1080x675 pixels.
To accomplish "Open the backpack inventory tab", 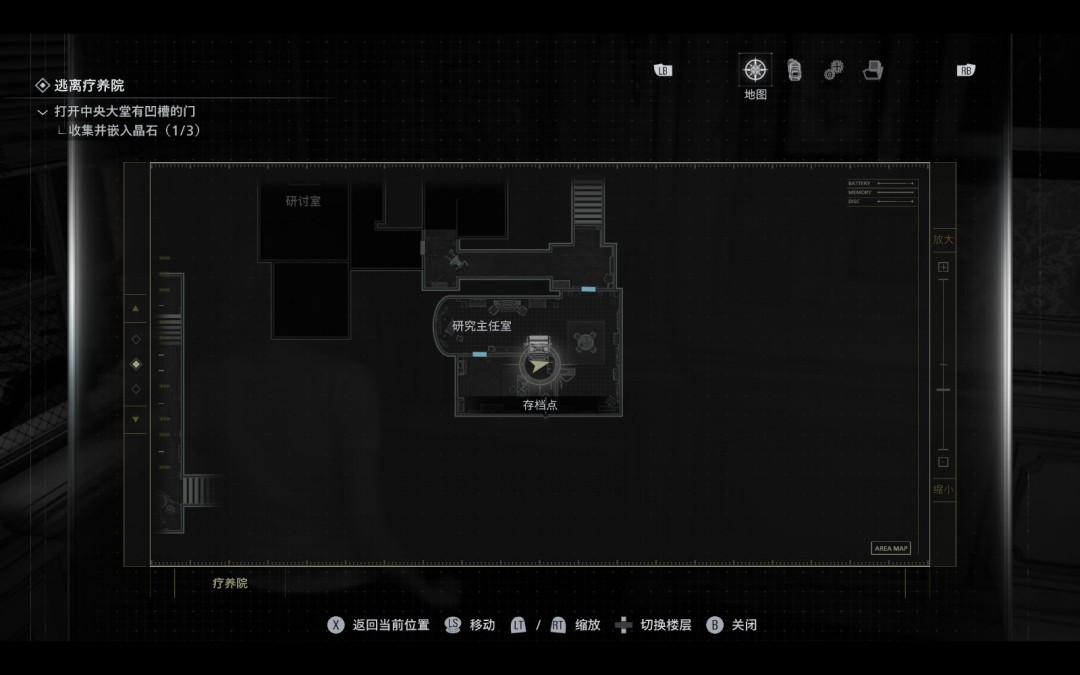I will click(794, 70).
